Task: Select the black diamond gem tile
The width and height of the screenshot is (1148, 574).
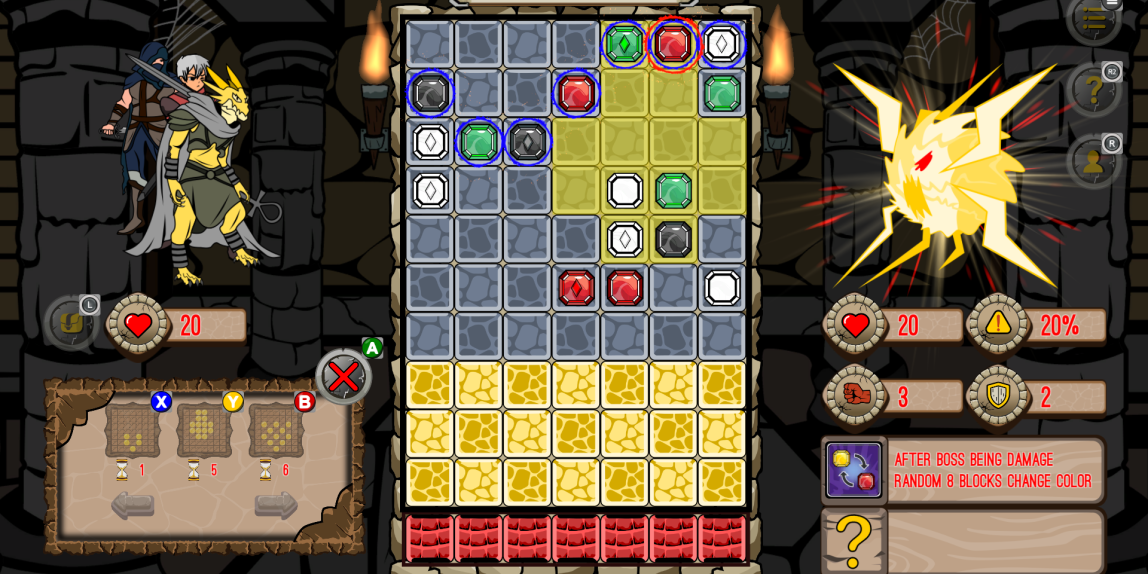Action: pos(527,142)
